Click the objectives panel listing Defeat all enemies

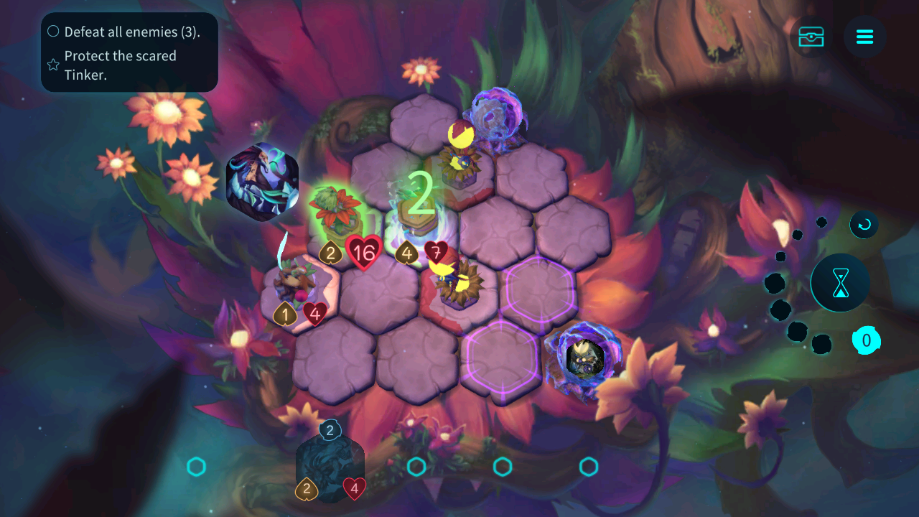coord(129,52)
